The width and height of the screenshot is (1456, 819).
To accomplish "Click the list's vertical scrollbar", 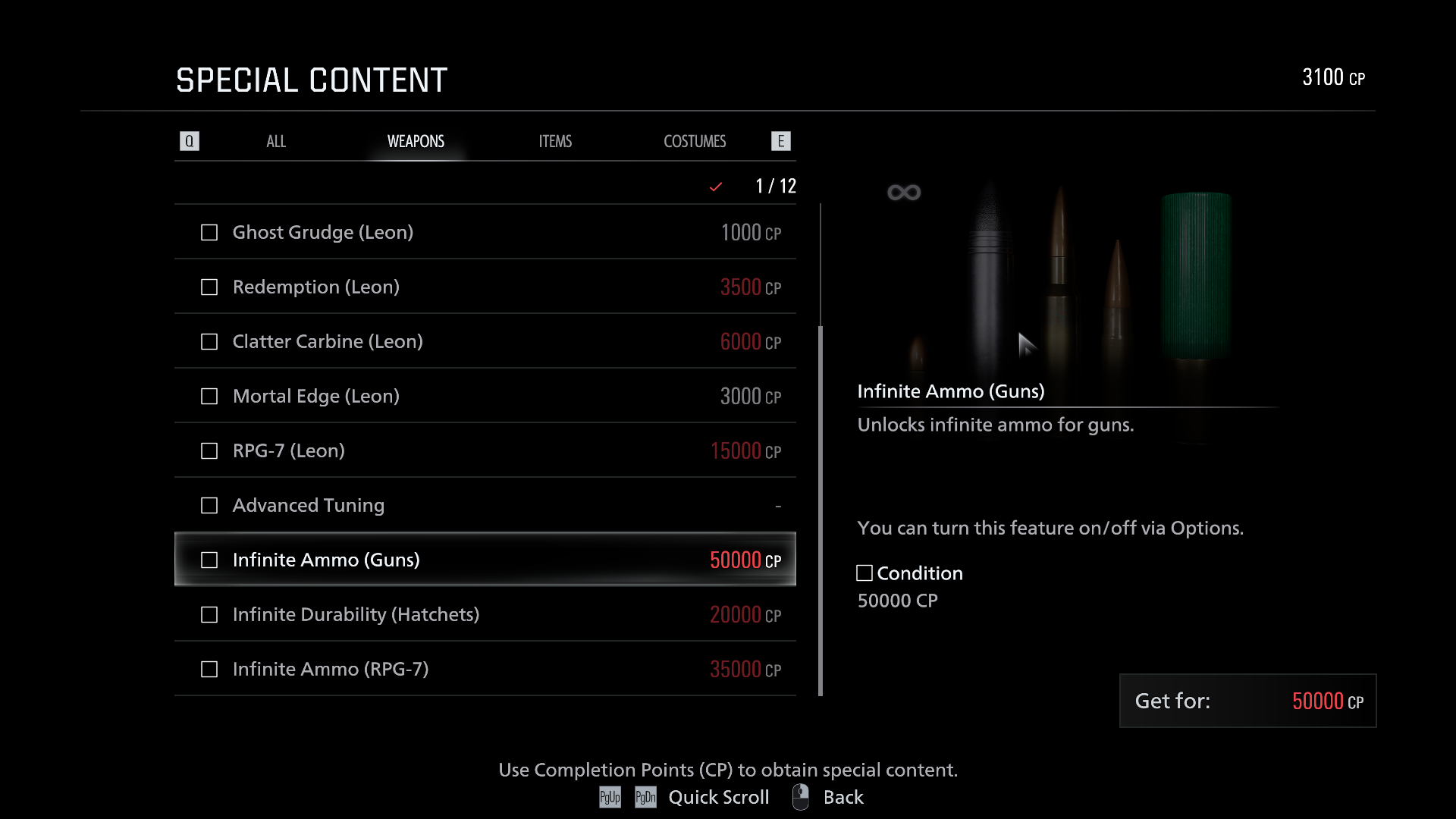I will (x=821, y=510).
